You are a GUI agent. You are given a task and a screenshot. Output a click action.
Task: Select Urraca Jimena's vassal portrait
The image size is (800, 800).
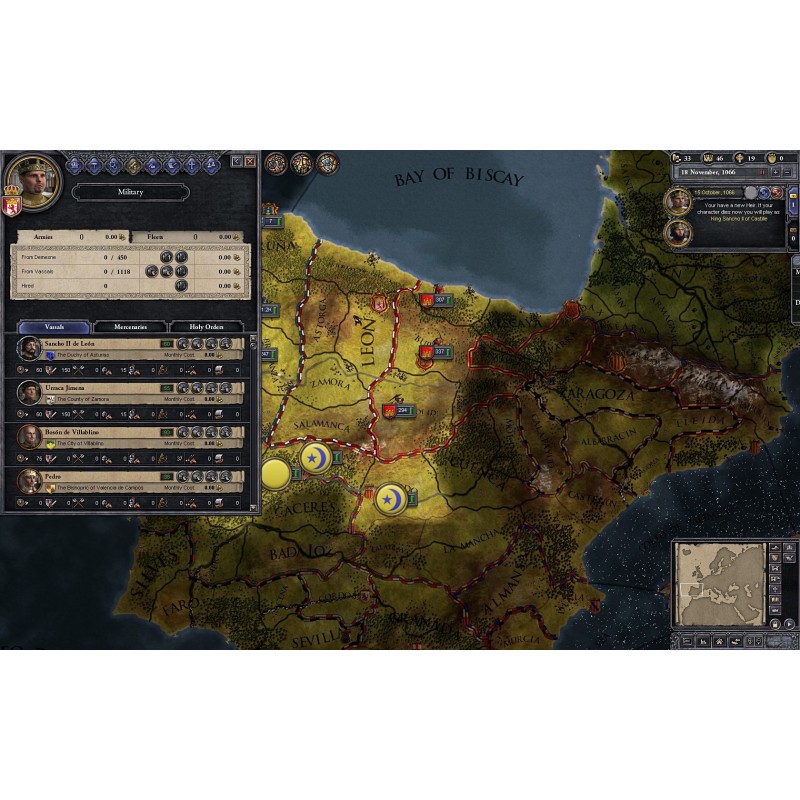30,392
